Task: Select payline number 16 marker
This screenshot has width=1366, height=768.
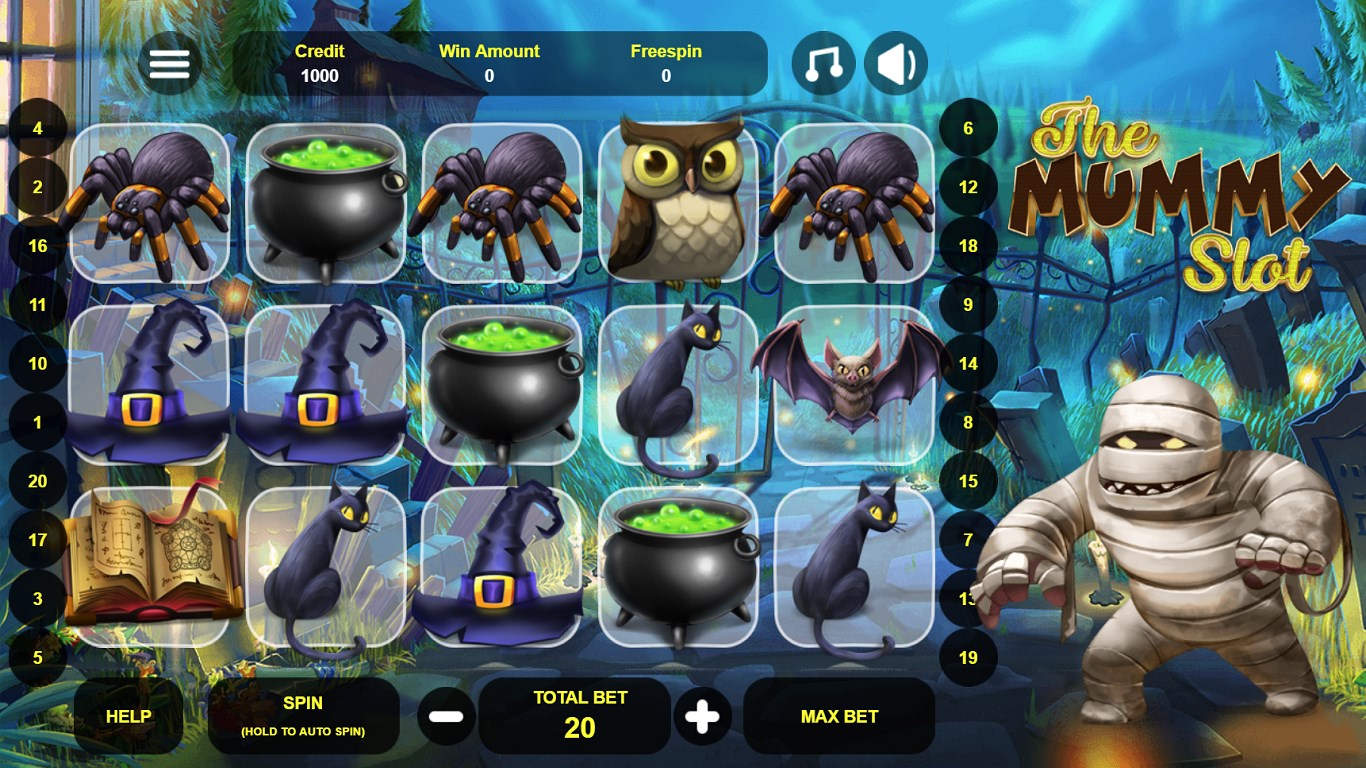Action: [38, 246]
